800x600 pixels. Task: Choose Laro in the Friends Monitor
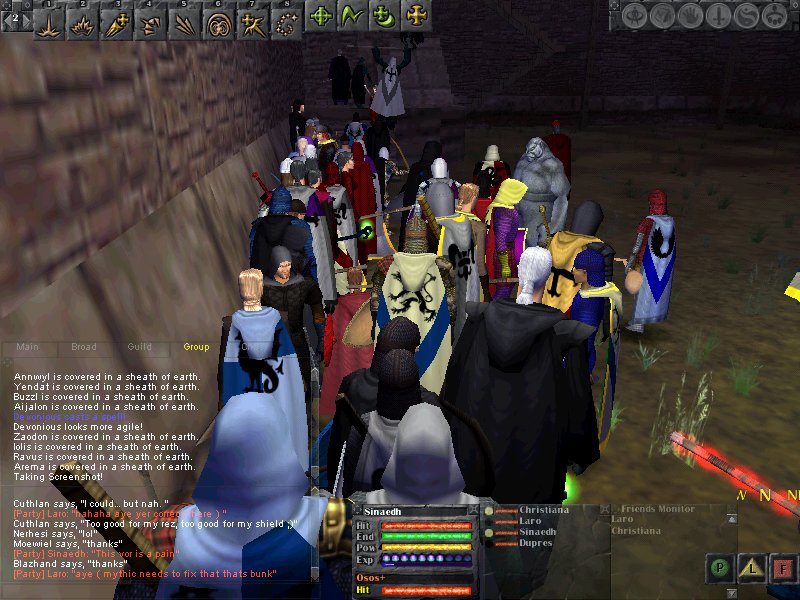pyautogui.click(x=622, y=520)
